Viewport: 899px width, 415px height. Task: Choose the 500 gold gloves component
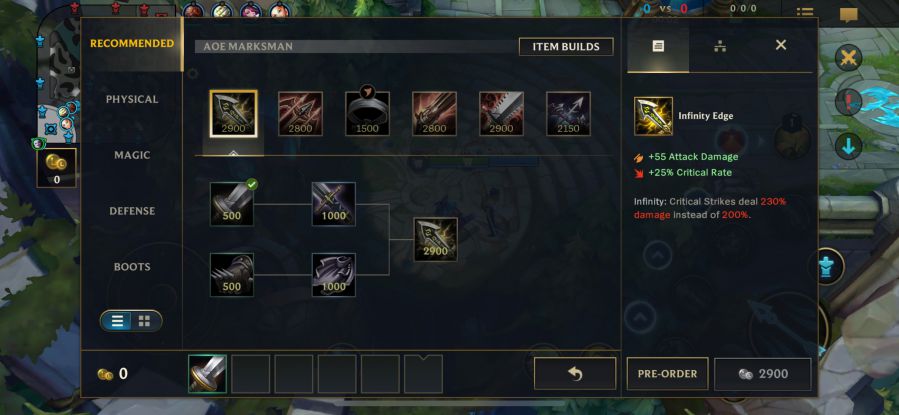coord(232,274)
